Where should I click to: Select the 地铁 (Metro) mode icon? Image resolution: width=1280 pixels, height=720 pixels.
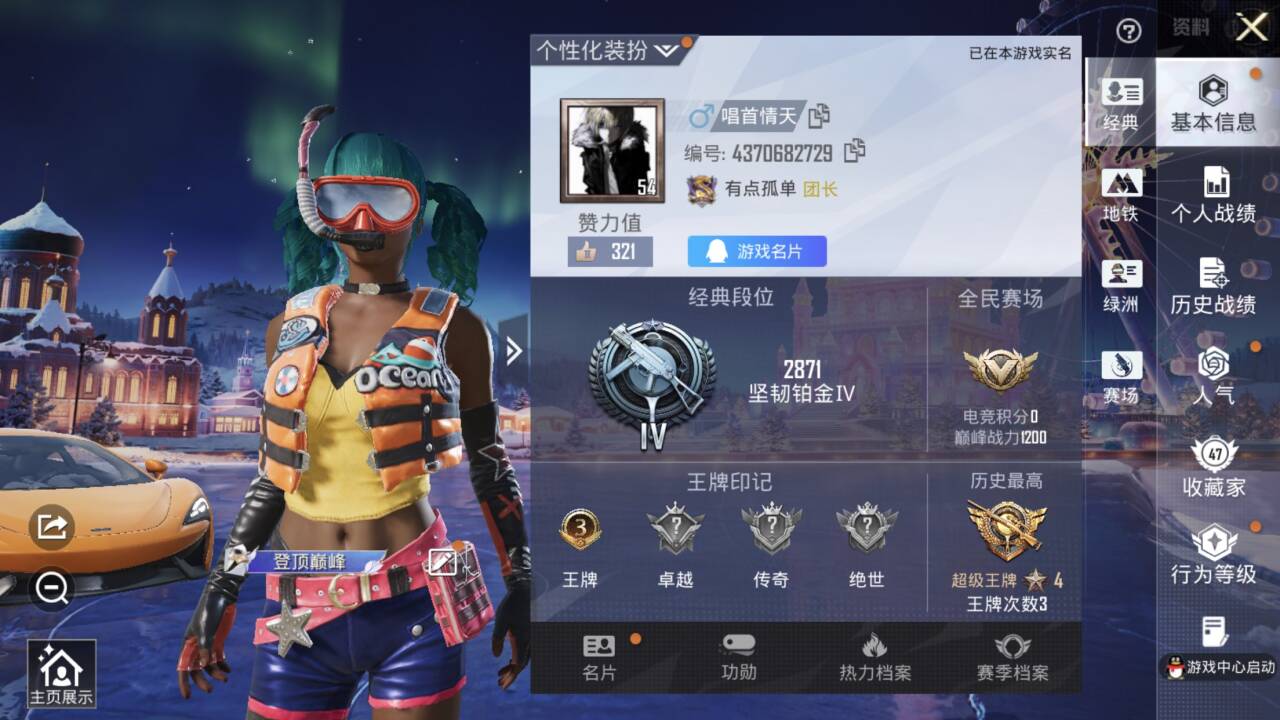click(x=1122, y=185)
